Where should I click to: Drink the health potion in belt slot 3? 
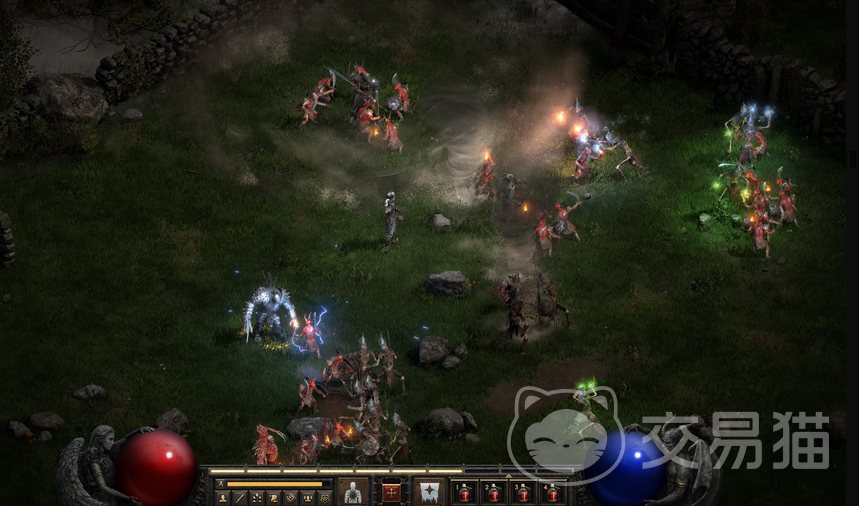(x=522, y=492)
